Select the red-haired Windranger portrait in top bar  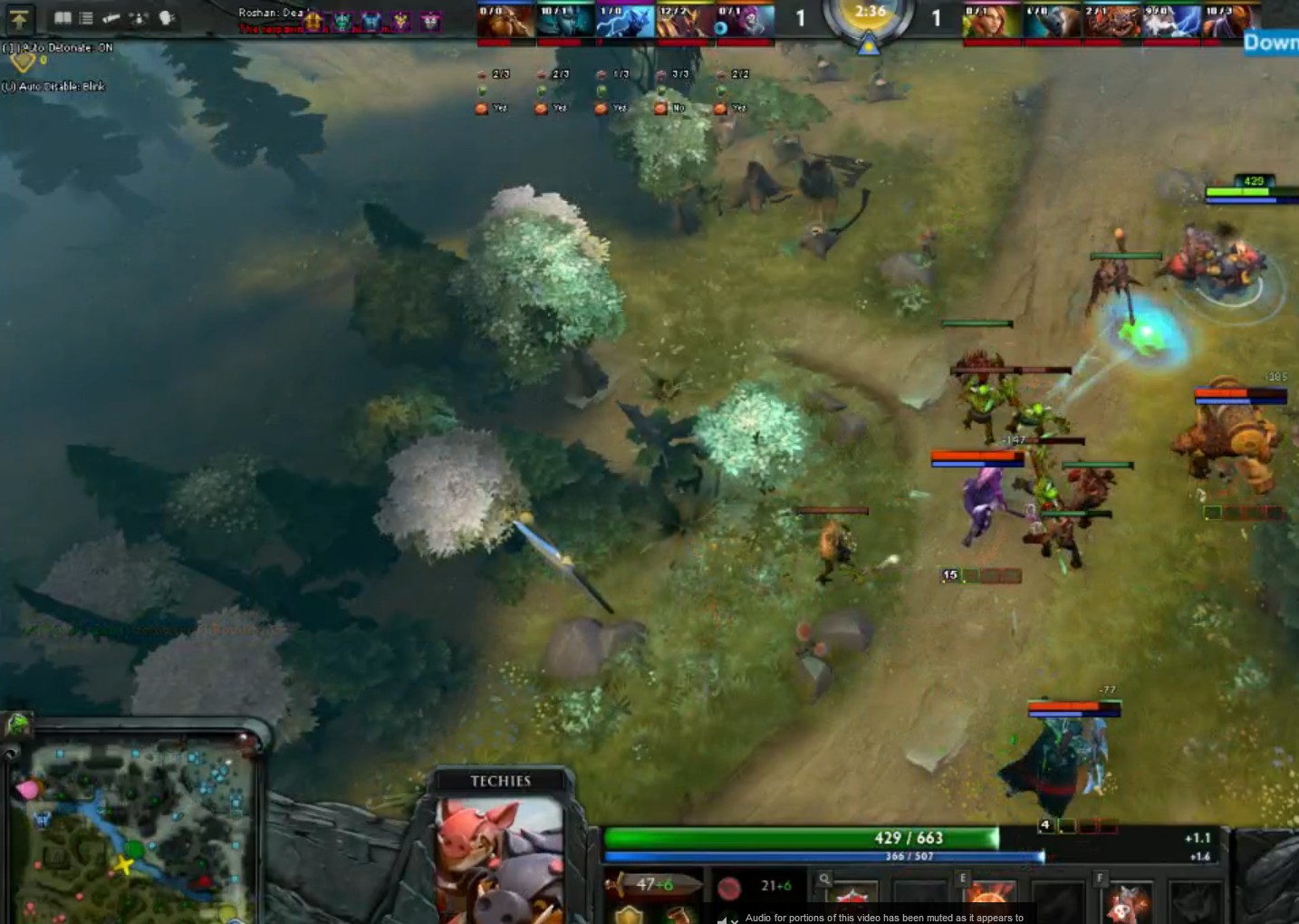[991, 21]
